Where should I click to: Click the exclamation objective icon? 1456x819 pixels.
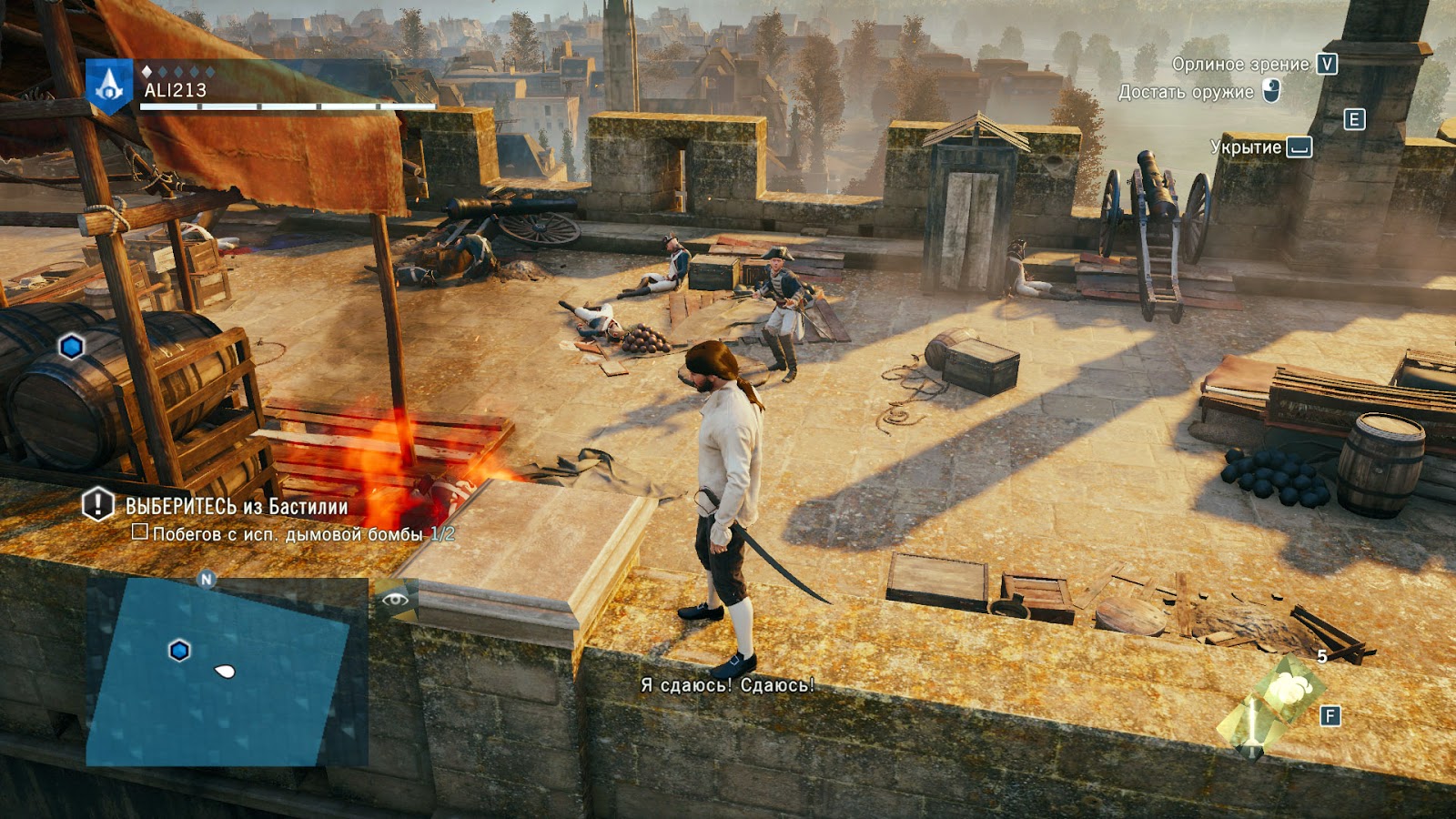click(98, 504)
